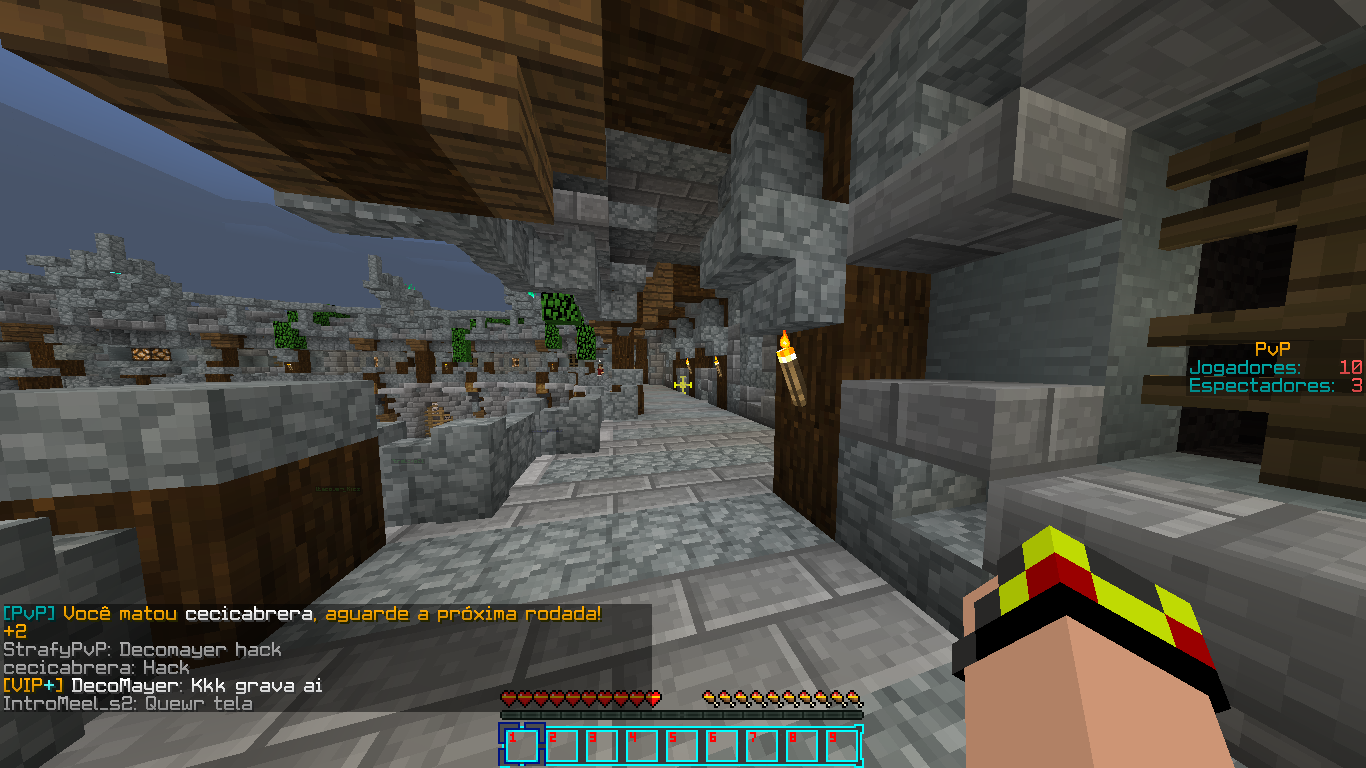This screenshot has height=768, width=1366.
Task: Select the middle hotbar slot numbered 5
Action: [x=681, y=746]
